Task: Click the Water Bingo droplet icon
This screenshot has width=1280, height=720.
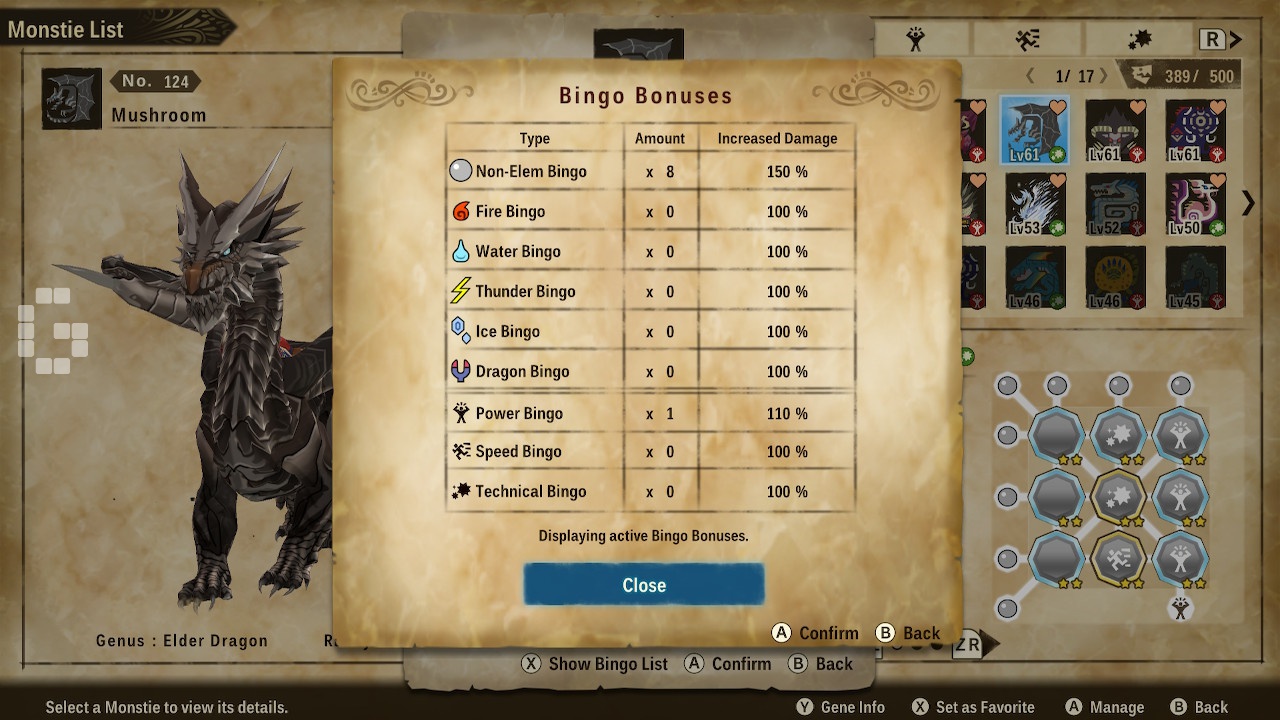Action: click(460, 251)
